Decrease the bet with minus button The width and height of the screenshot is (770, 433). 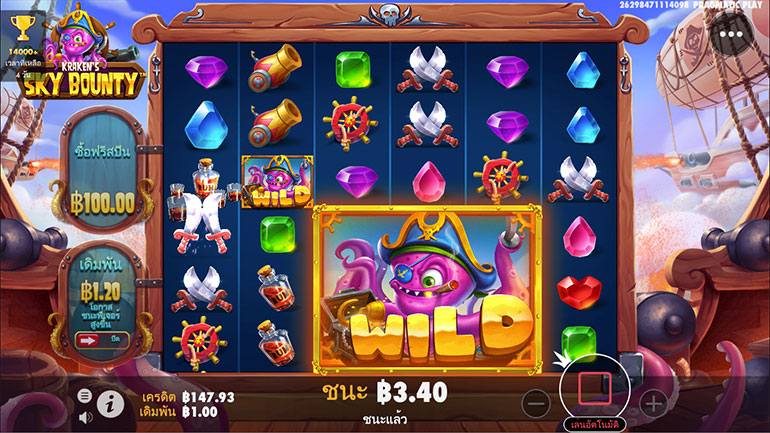tap(536, 403)
